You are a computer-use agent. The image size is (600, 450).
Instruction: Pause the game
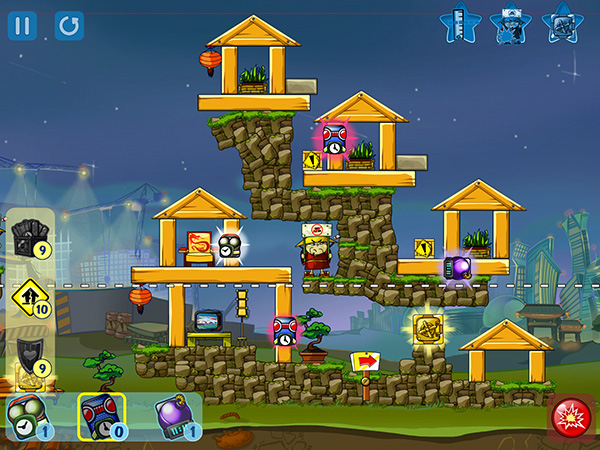point(22,24)
